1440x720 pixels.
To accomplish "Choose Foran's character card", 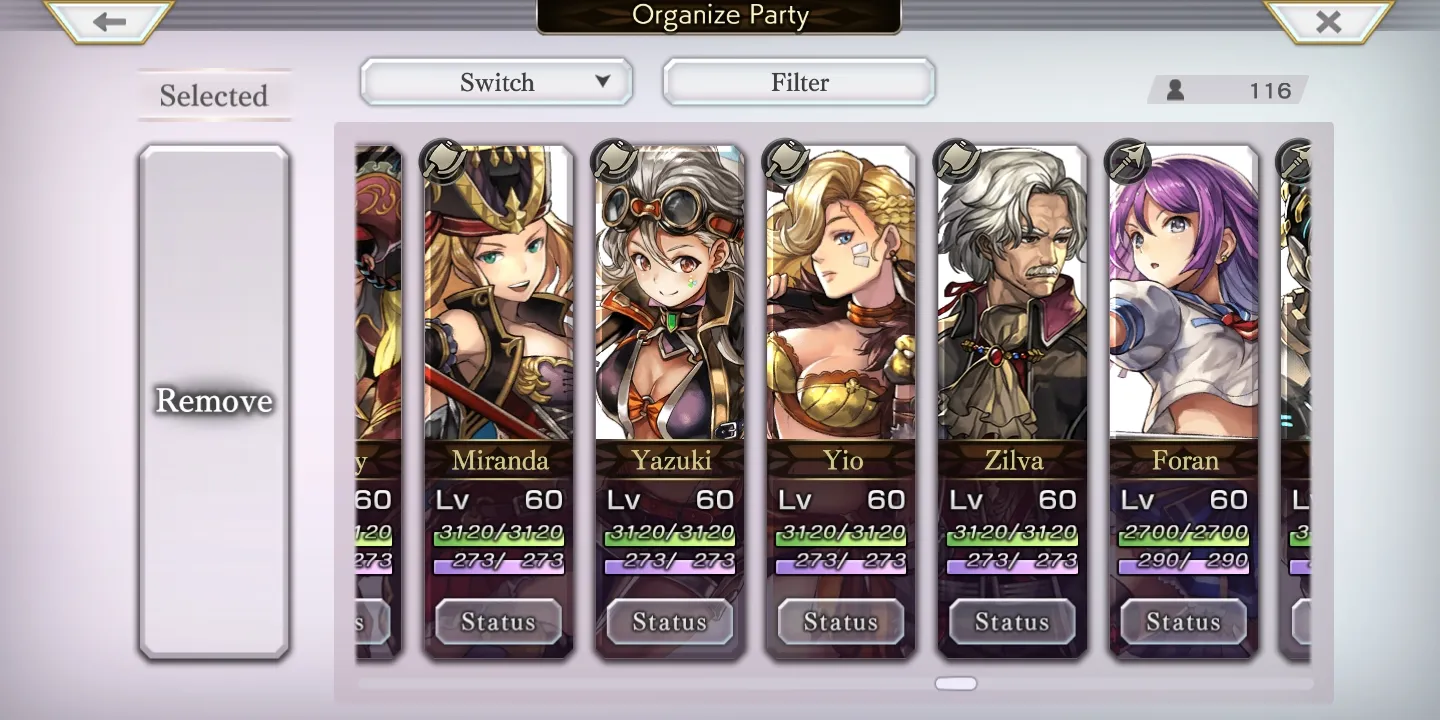I will pyautogui.click(x=1183, y=300).
